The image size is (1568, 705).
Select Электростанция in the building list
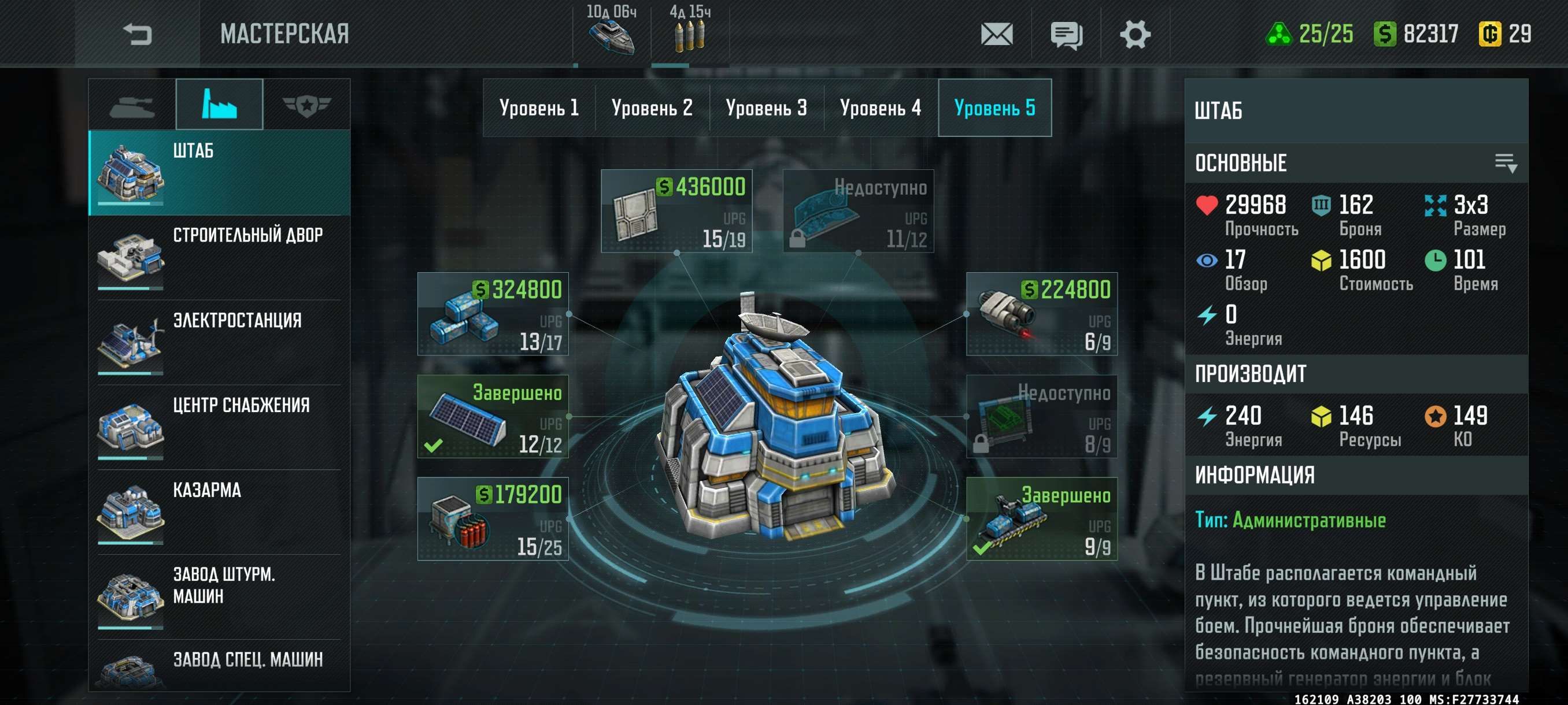pyautogui.click(x=219, y=343)
